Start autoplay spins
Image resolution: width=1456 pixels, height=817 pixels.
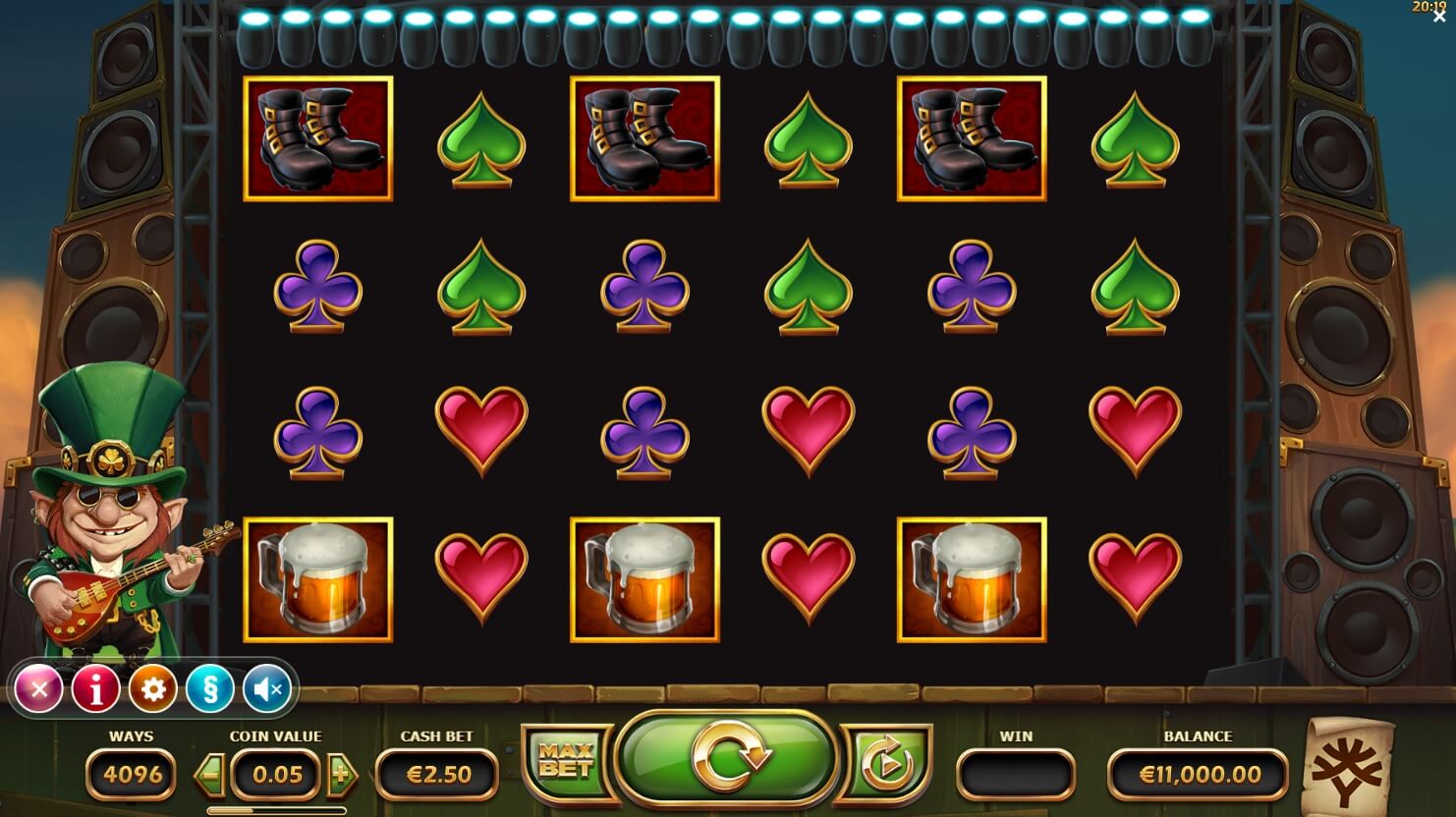[x=886, y=762]
